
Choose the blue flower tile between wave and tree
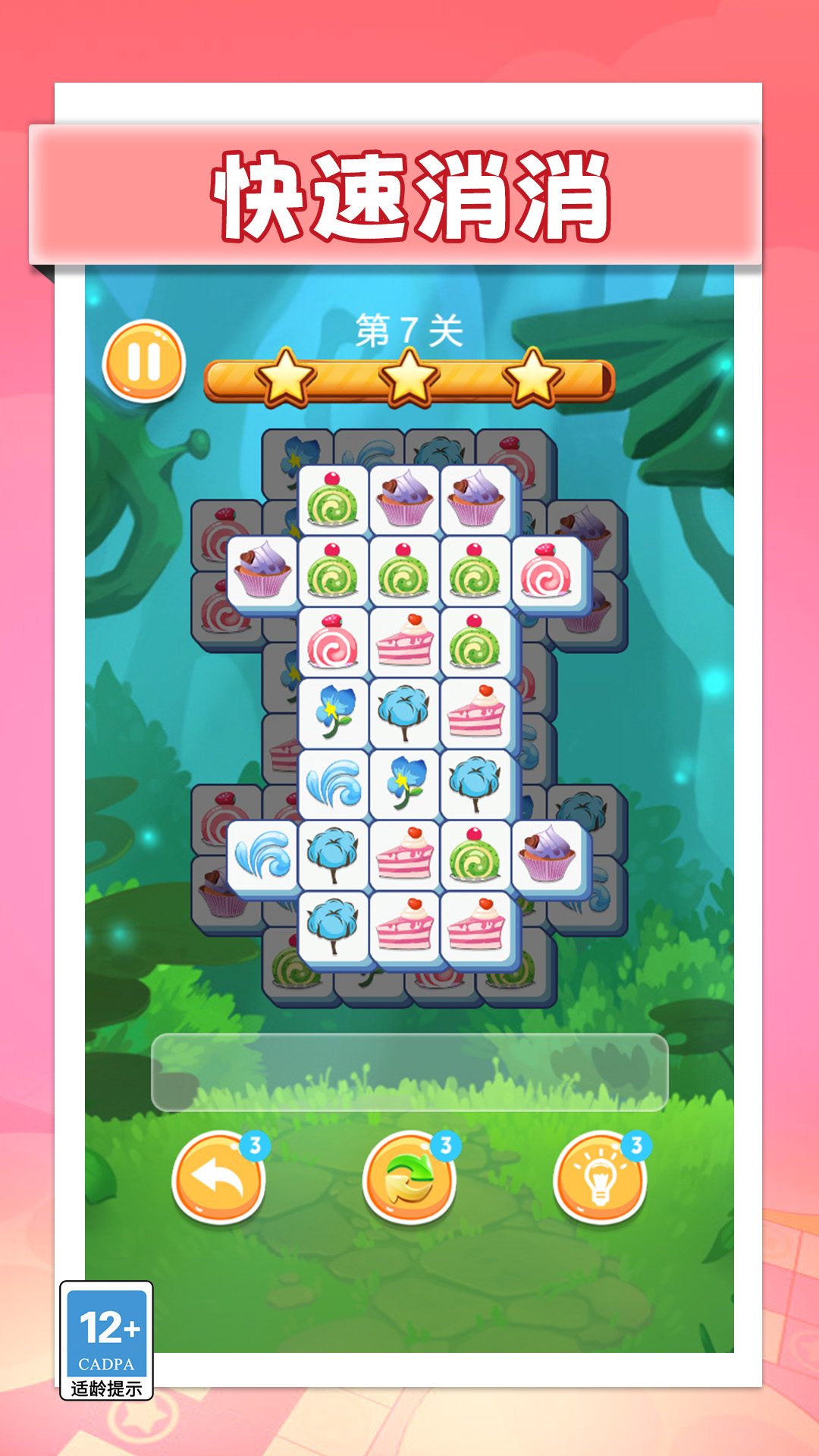[404, 783]
